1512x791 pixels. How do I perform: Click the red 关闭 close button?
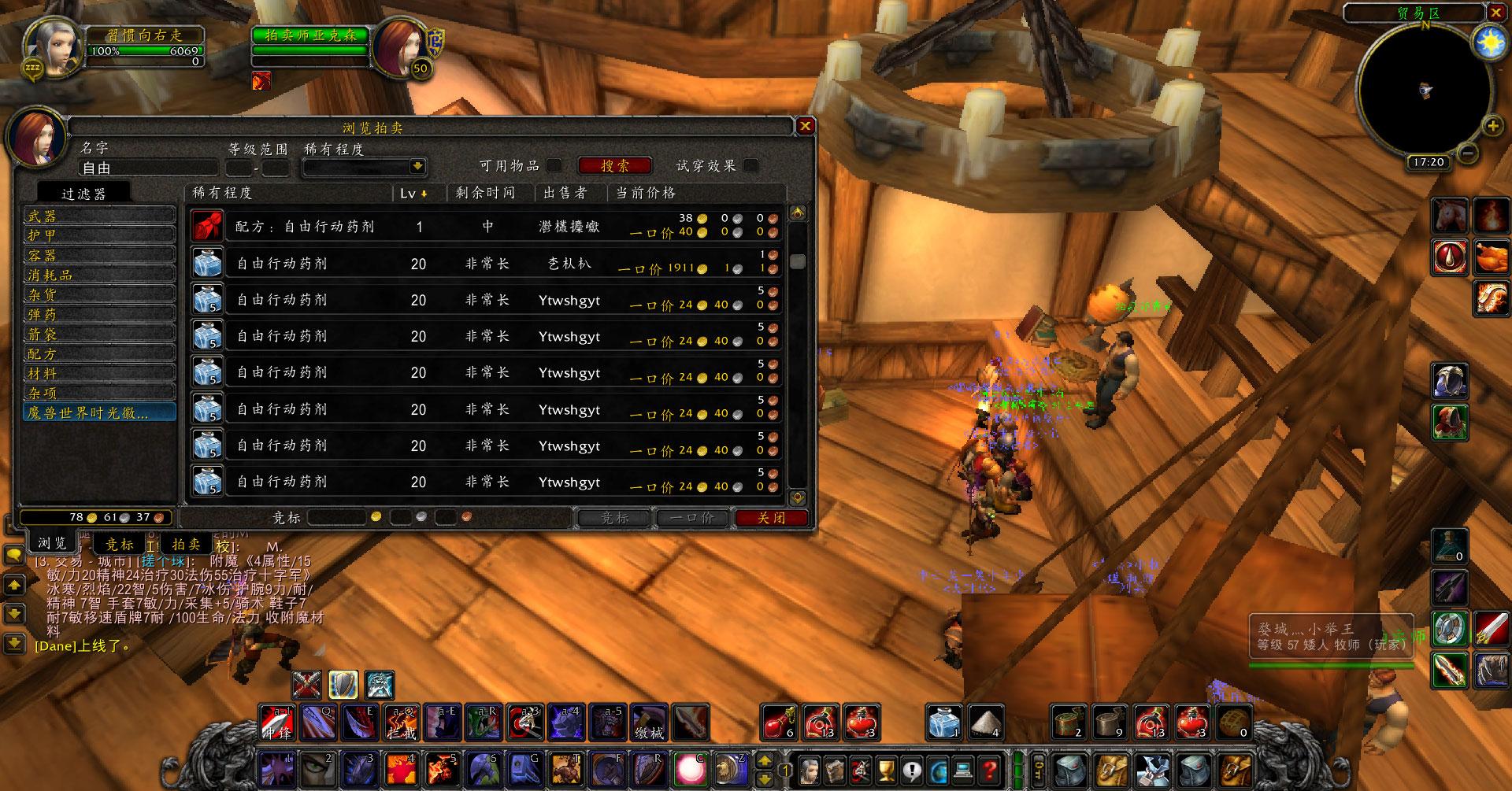771,518
